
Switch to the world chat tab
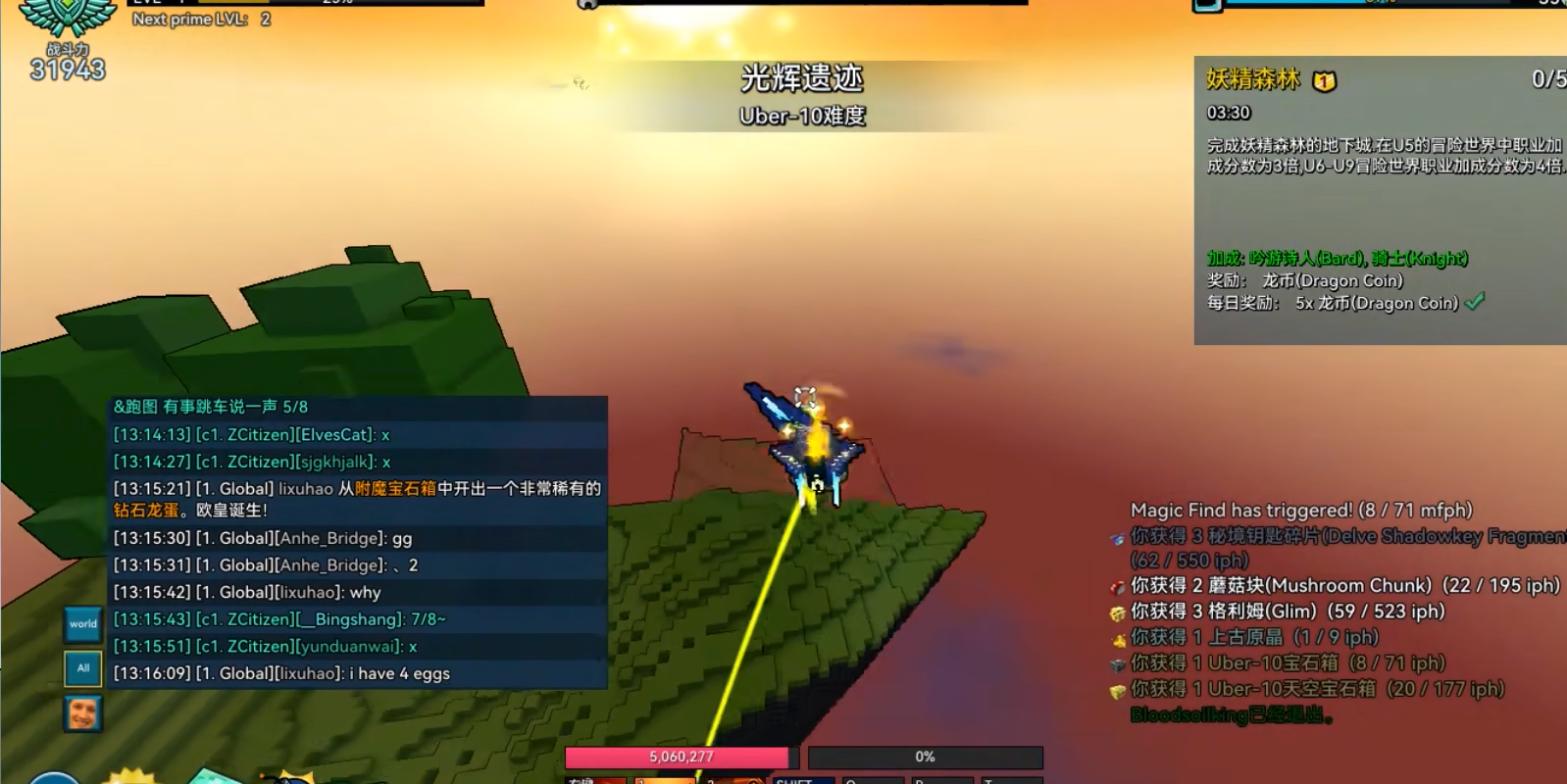(82, 623)
